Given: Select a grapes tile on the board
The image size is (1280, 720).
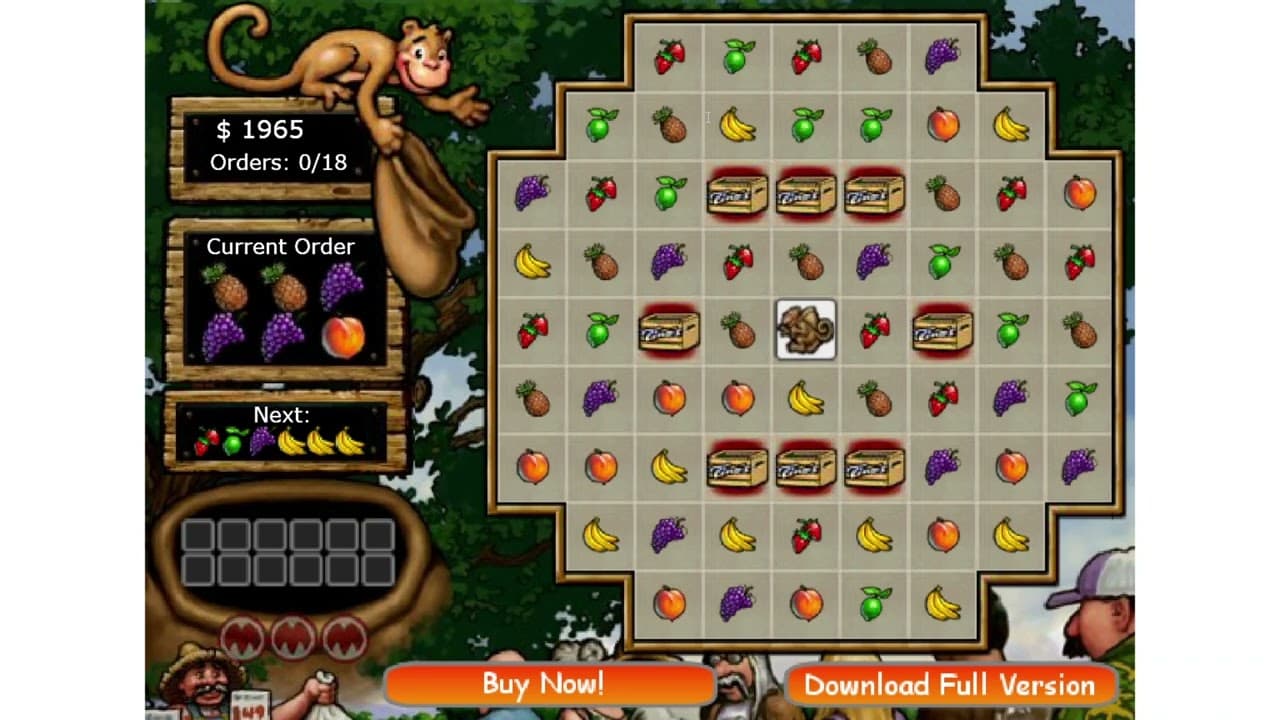Looking at the screenshot, I should click(669, 262).
